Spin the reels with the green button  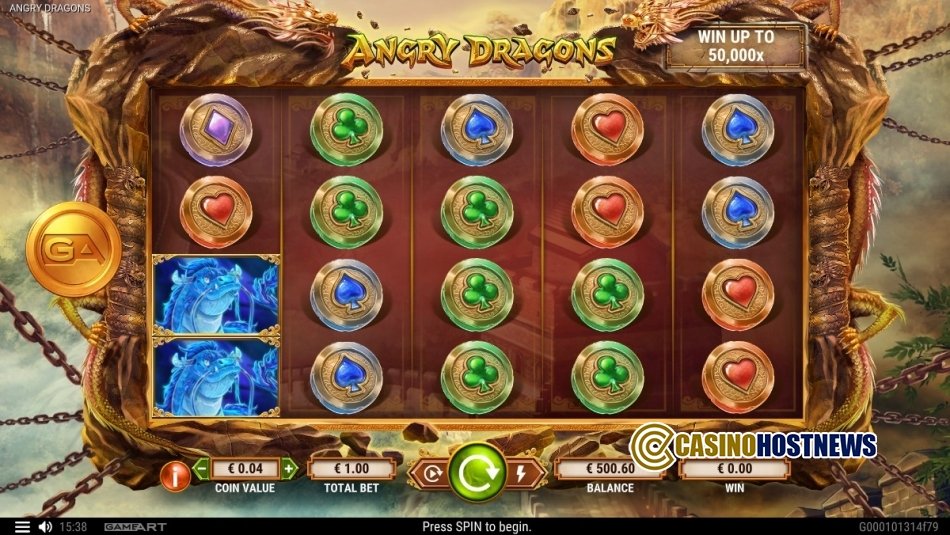[x=476, y=470]
